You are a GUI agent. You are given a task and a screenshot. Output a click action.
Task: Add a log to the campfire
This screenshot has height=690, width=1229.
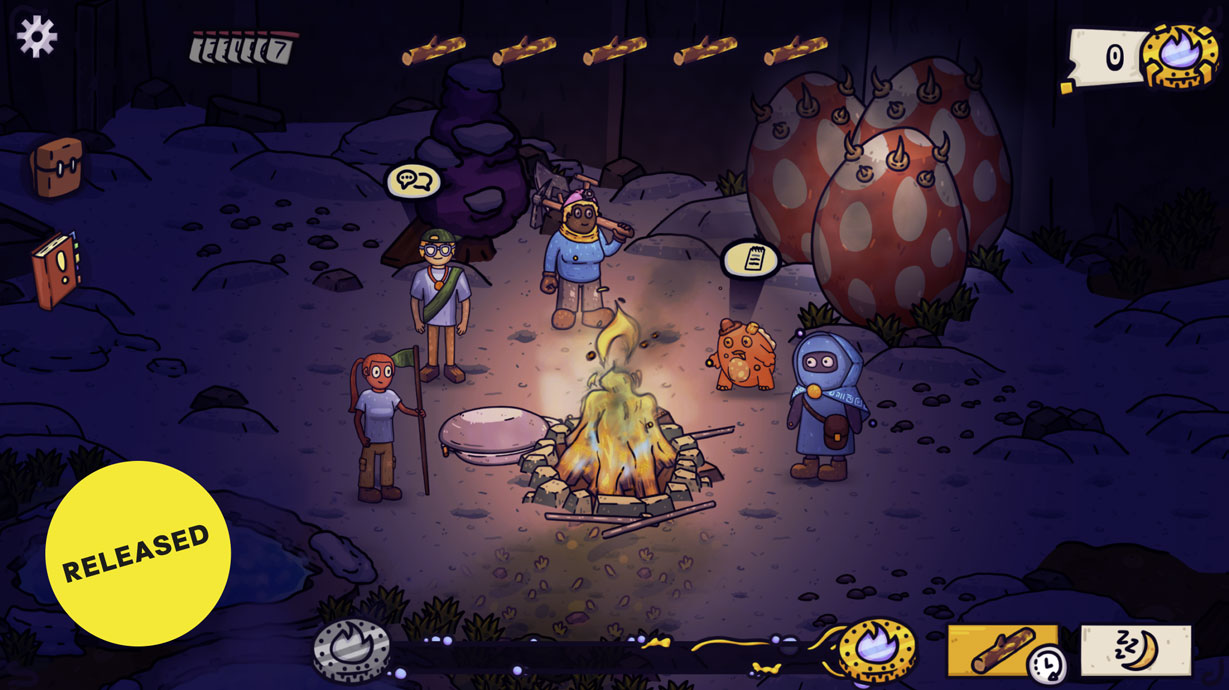pyautogui.click(x=1001, y=651)
